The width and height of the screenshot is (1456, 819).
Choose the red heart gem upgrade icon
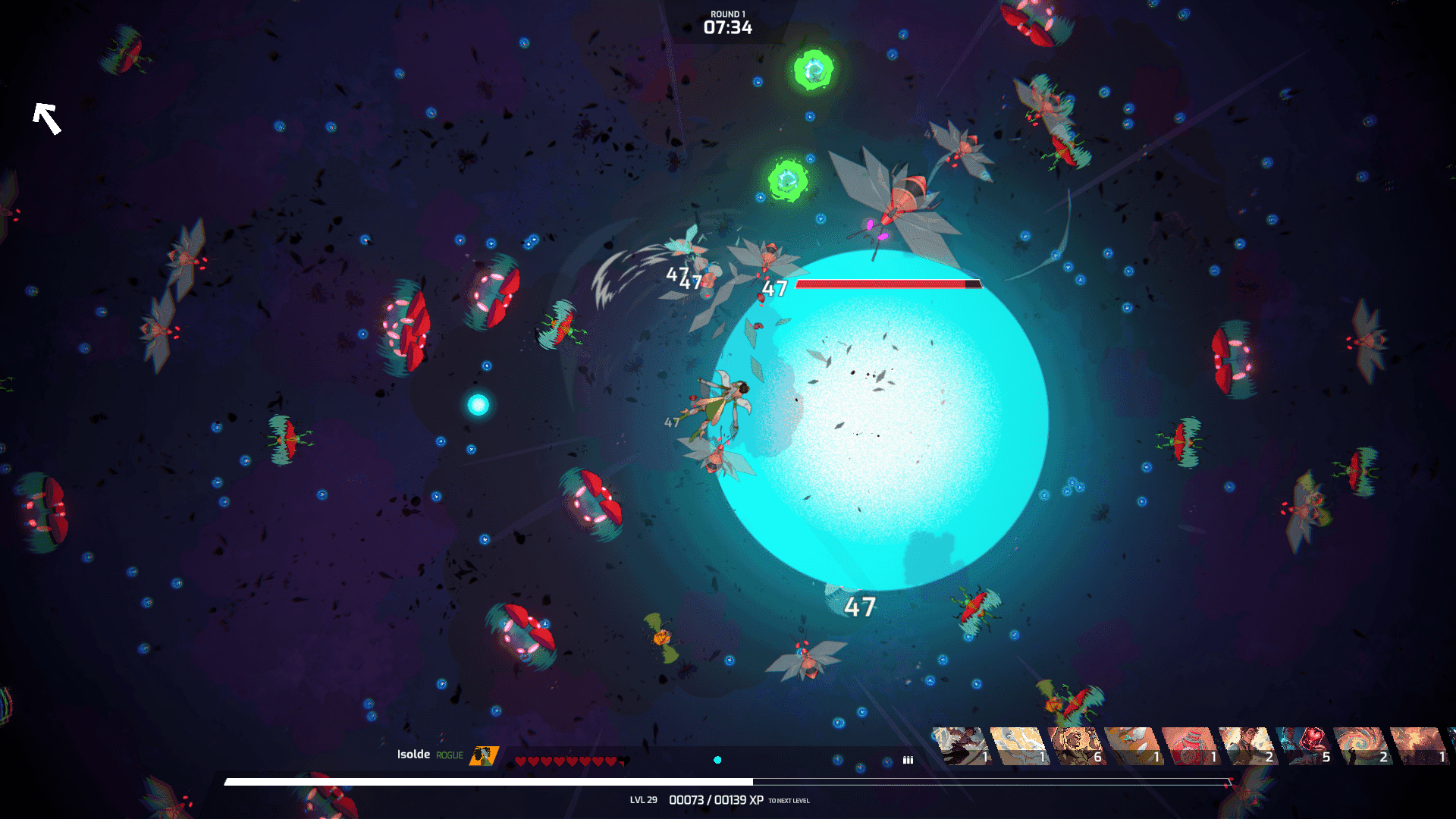1305,746
